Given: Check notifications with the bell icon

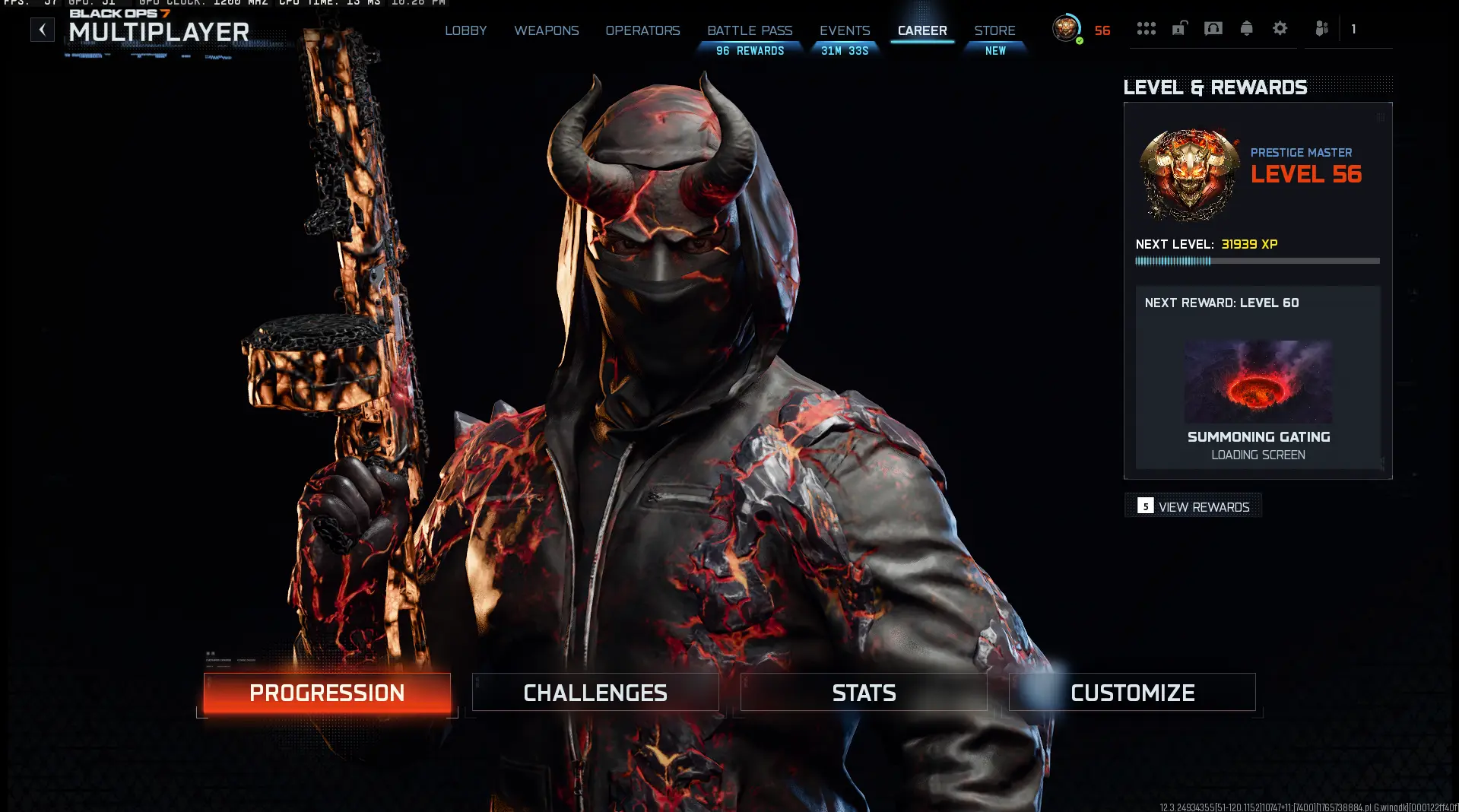Looking at the screenshot, I should click(x=1247, y=28).
